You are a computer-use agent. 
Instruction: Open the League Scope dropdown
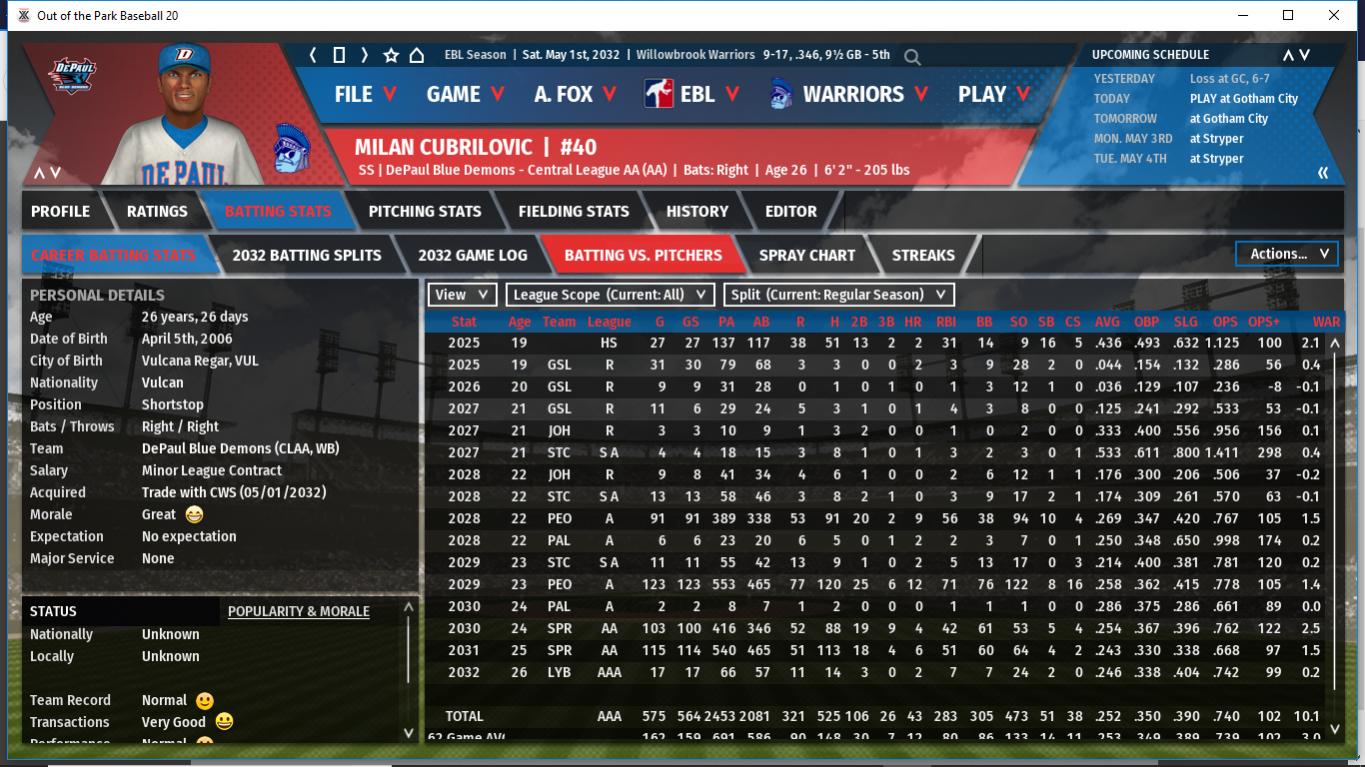[610, 295]
